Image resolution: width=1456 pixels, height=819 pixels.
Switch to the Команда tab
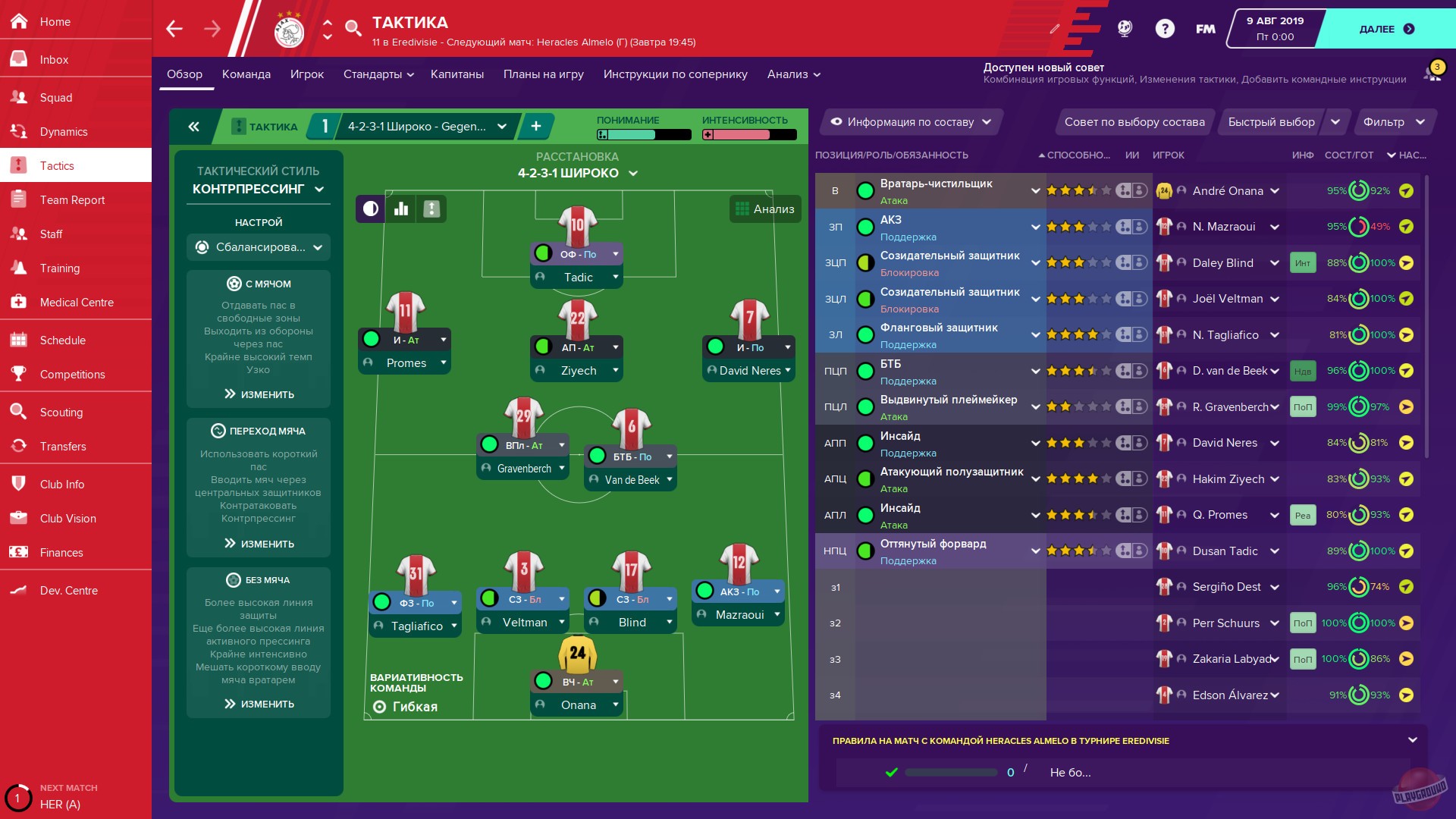[x=246, y=74]
